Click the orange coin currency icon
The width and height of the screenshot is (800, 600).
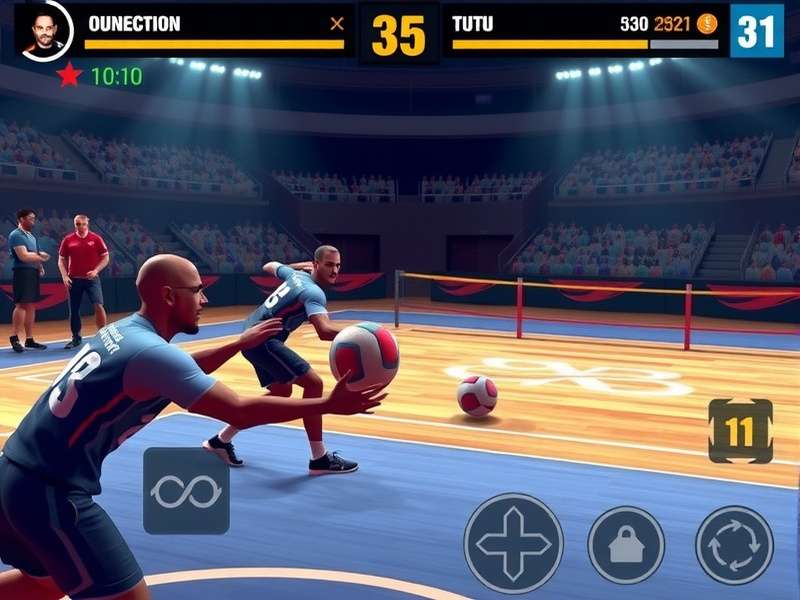[707, 24]
